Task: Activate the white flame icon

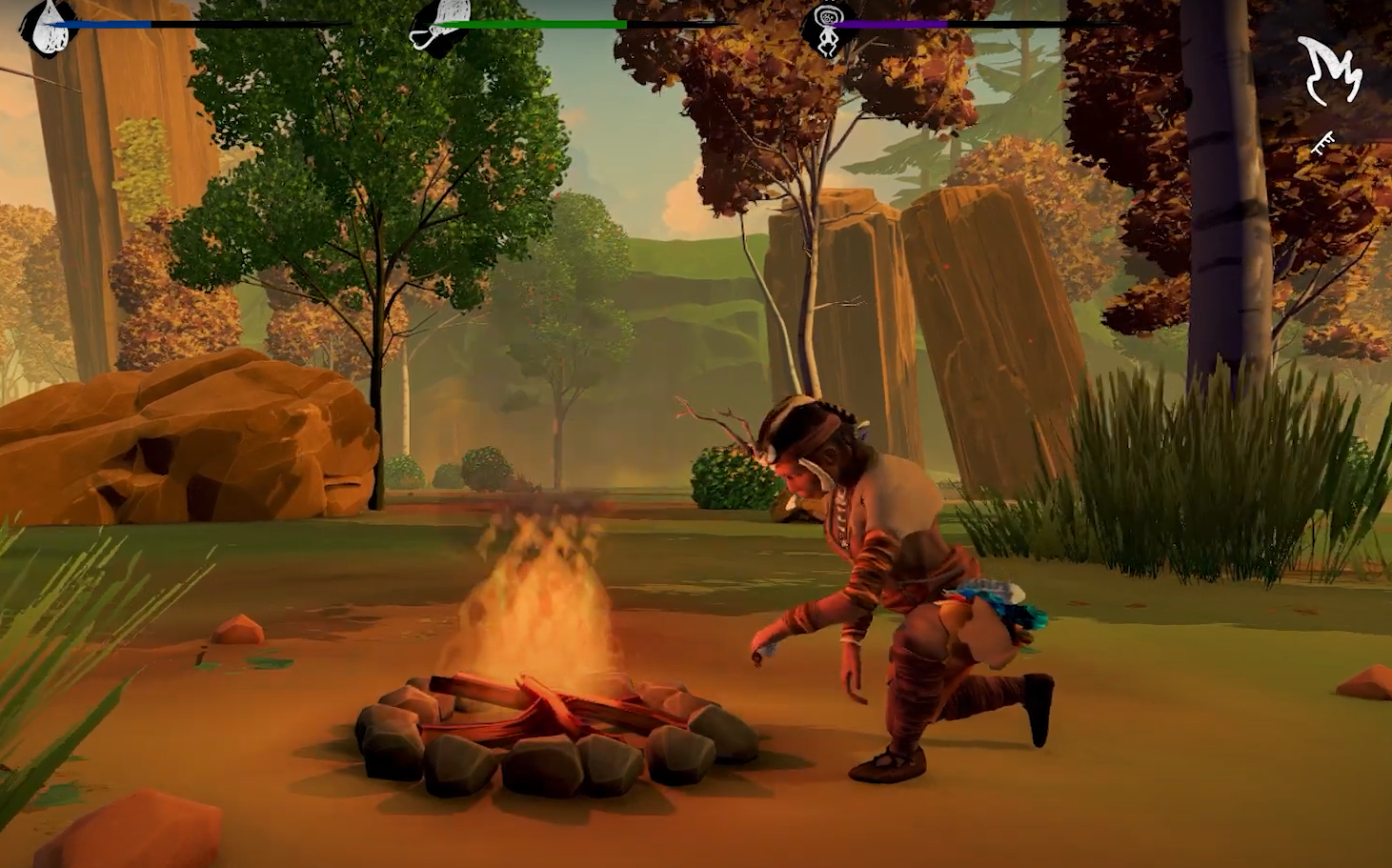Action: [x=1330, y=71]
